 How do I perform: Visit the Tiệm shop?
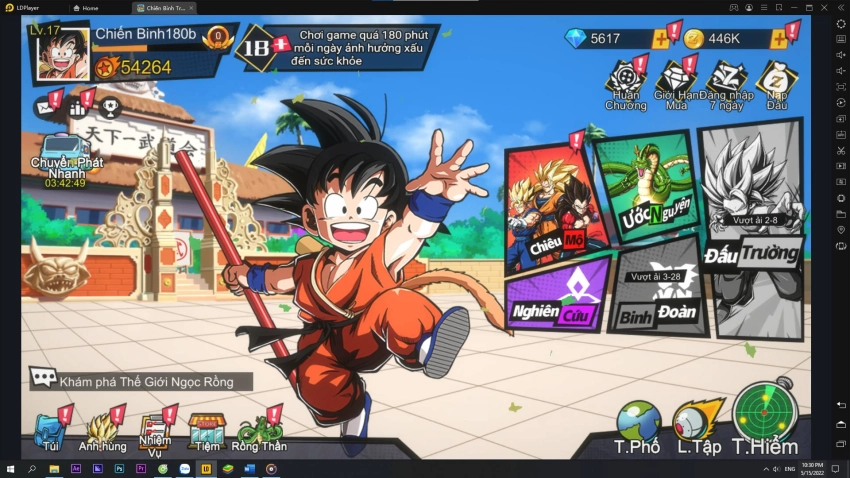207,430
